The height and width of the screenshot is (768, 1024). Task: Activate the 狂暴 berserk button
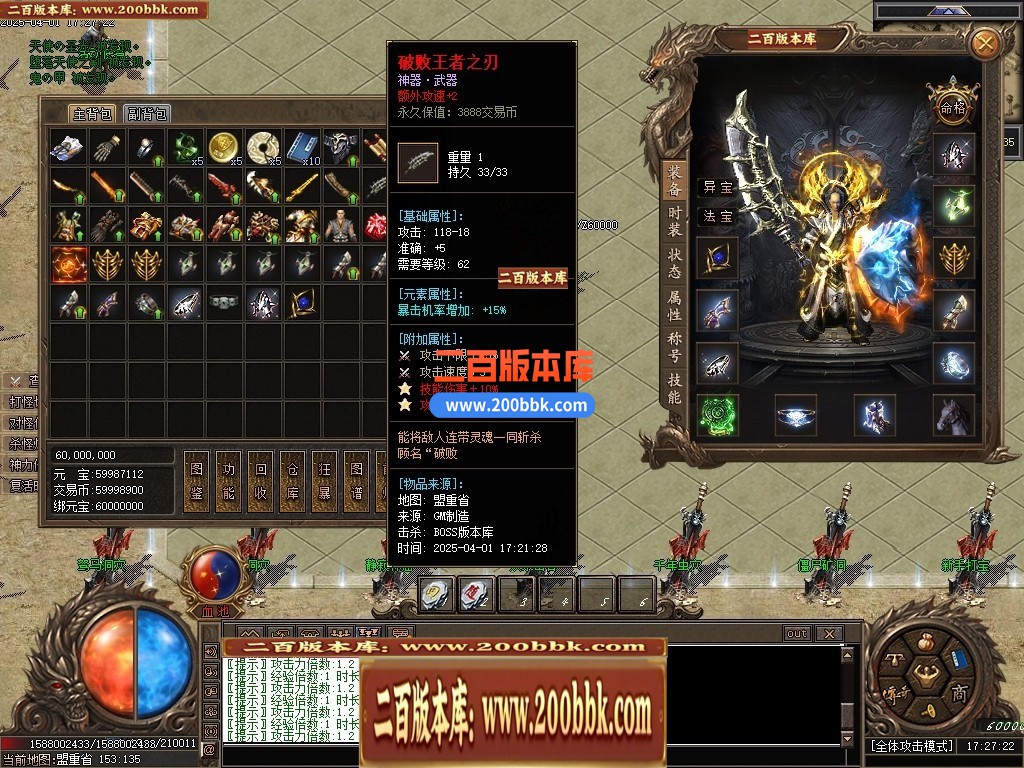click(323, 478)
